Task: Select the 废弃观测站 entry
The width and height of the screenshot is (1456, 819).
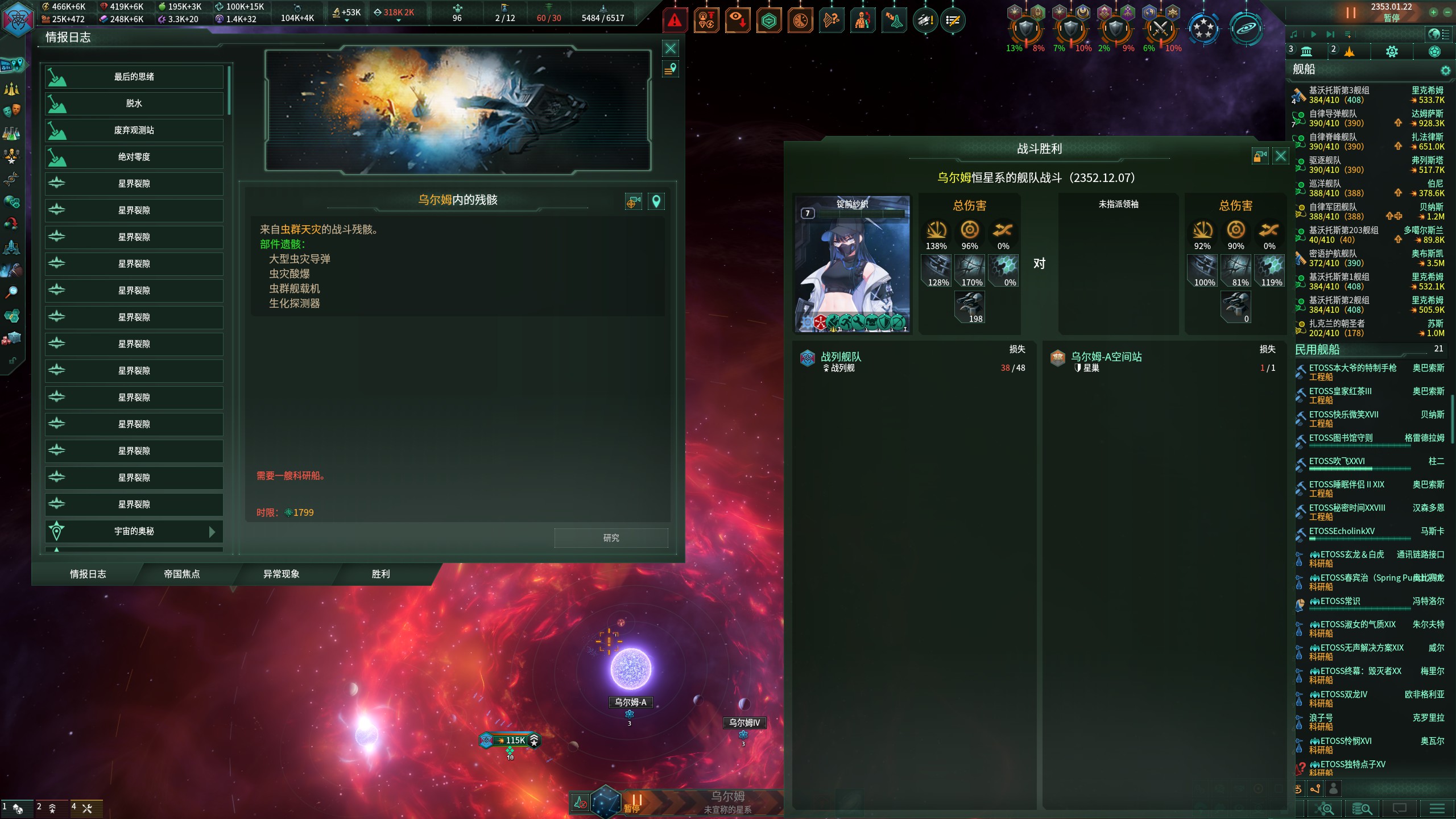Action: pos(134,130)
